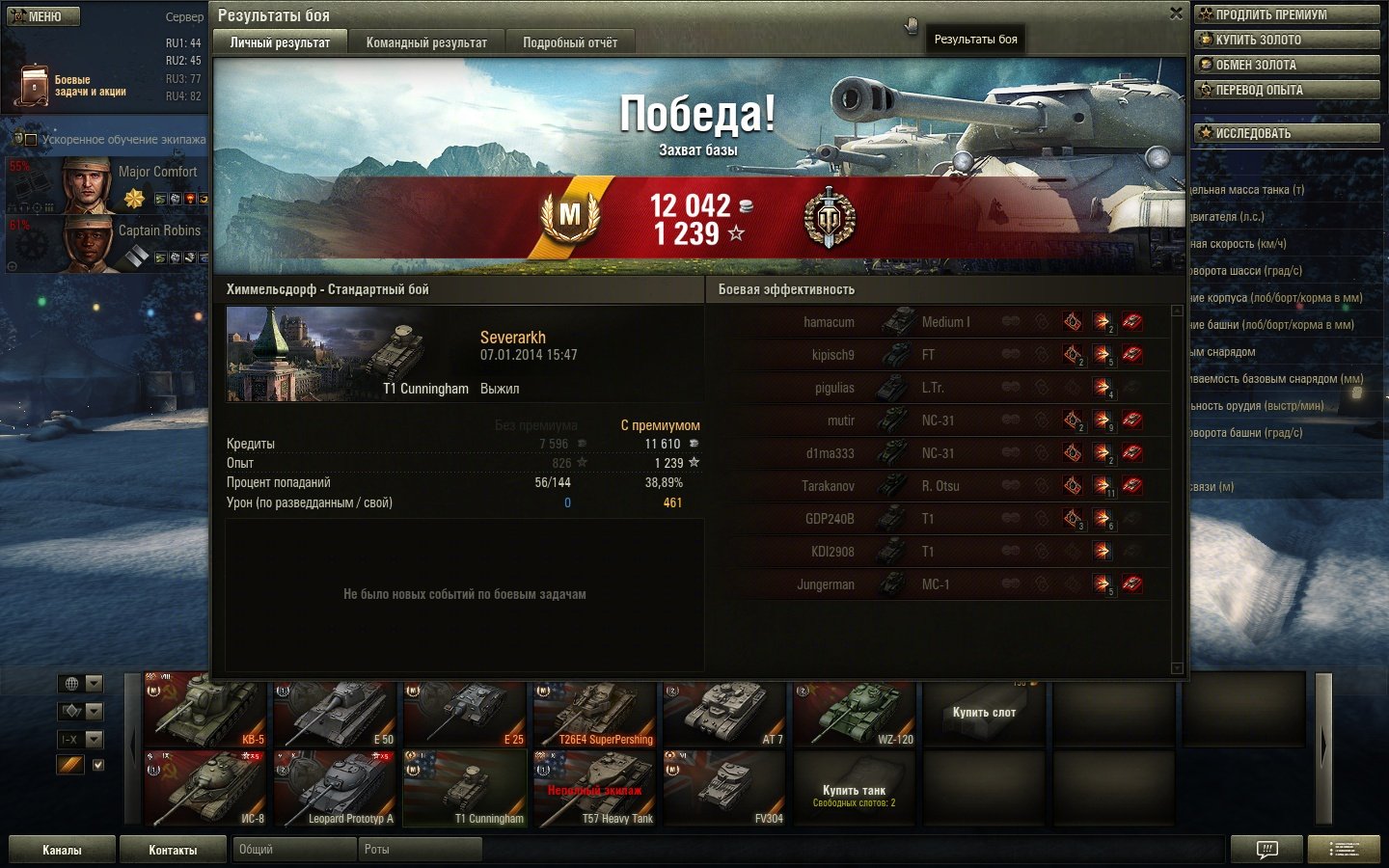Select the Личный результат tab

[x=280, y=42]
